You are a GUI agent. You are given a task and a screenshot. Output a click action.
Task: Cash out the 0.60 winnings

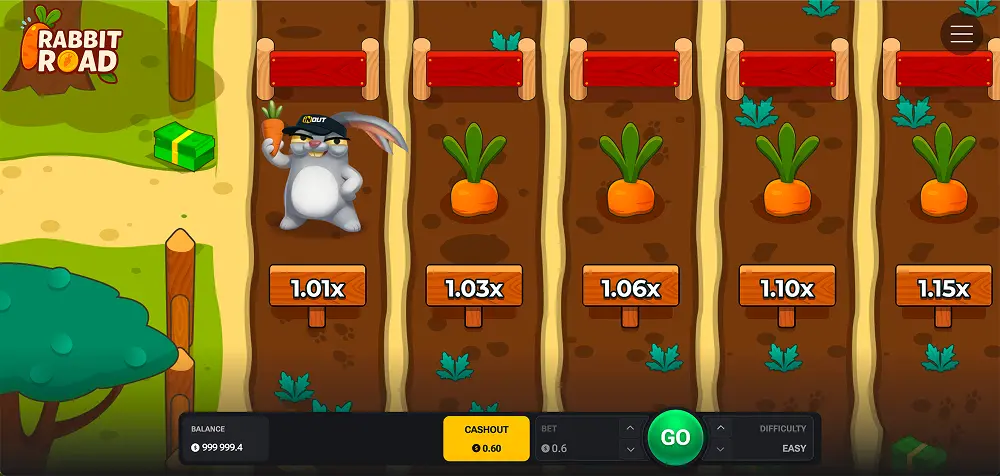click(486, 438)
